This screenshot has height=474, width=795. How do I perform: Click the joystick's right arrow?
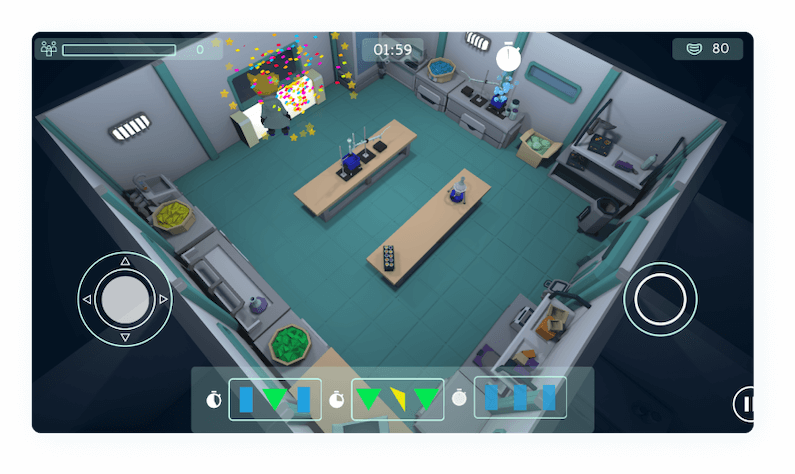tap(163, 299)
